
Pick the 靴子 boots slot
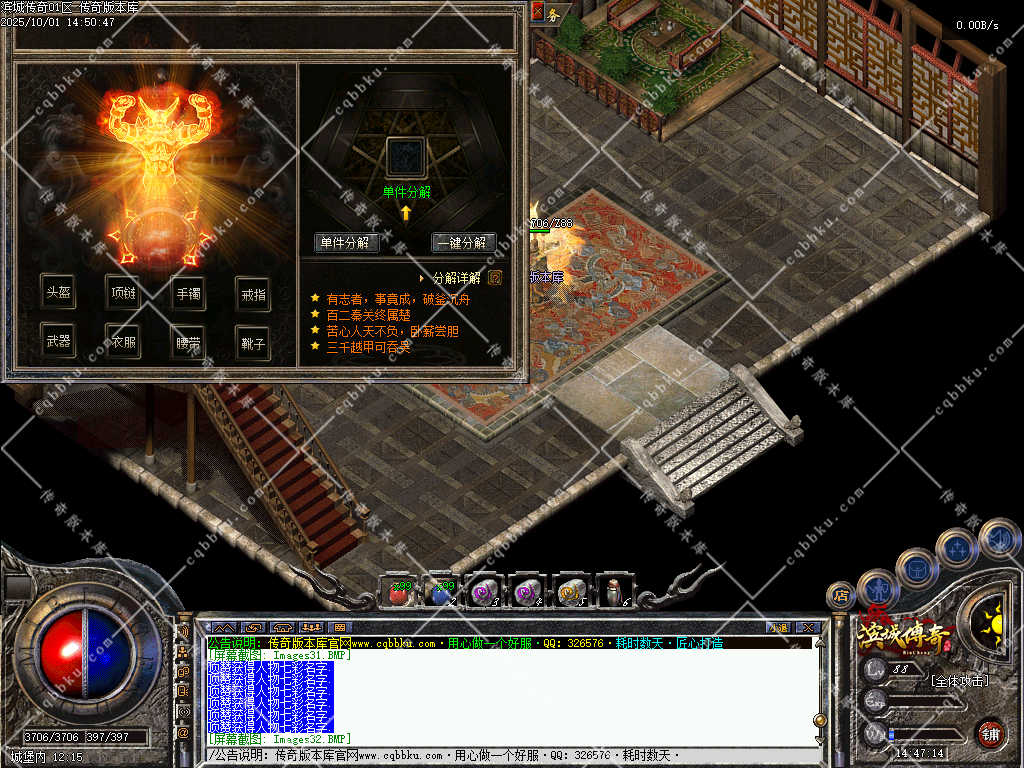click(x=253, y=341)
